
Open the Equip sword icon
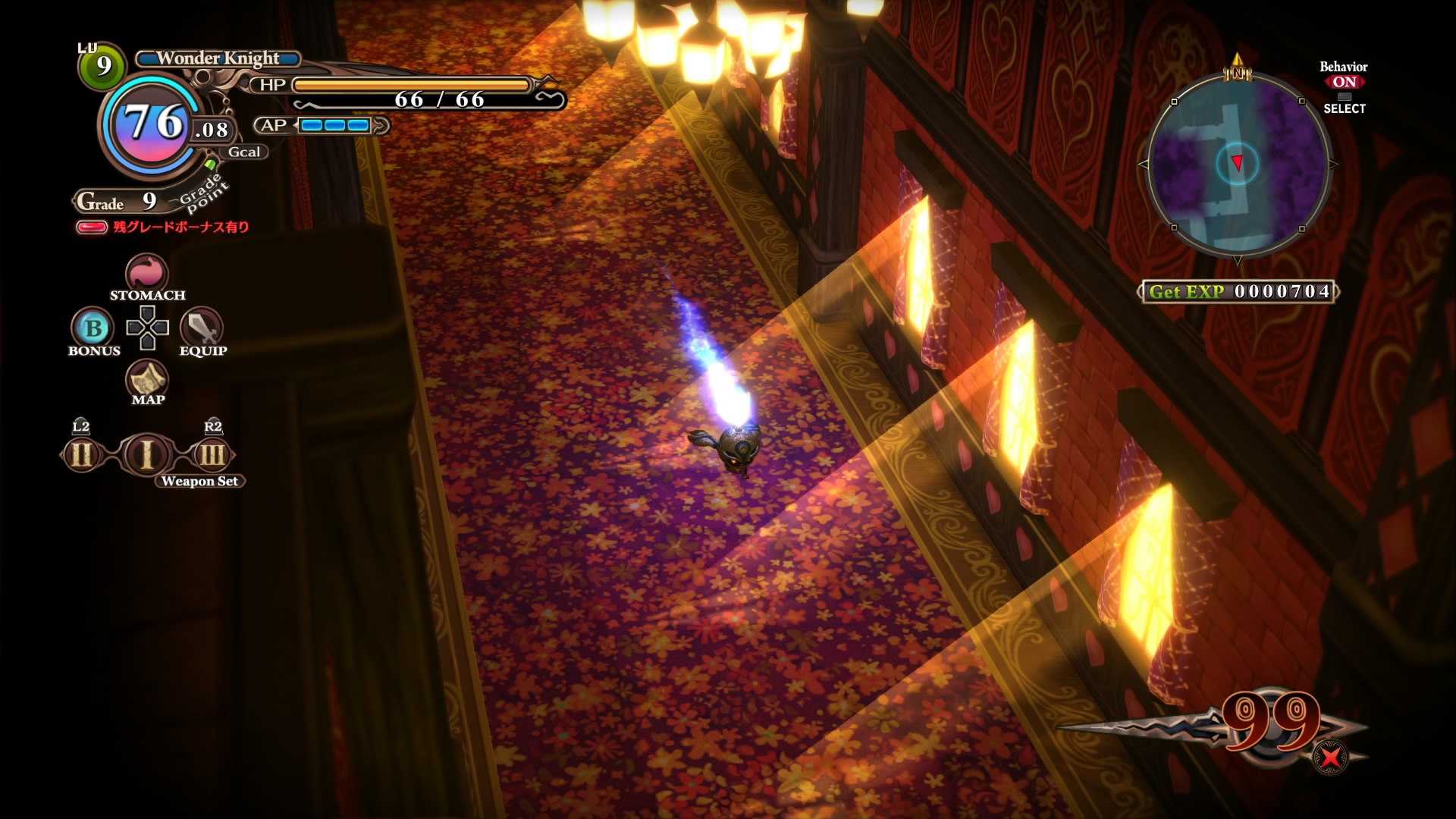click(201, 328)
